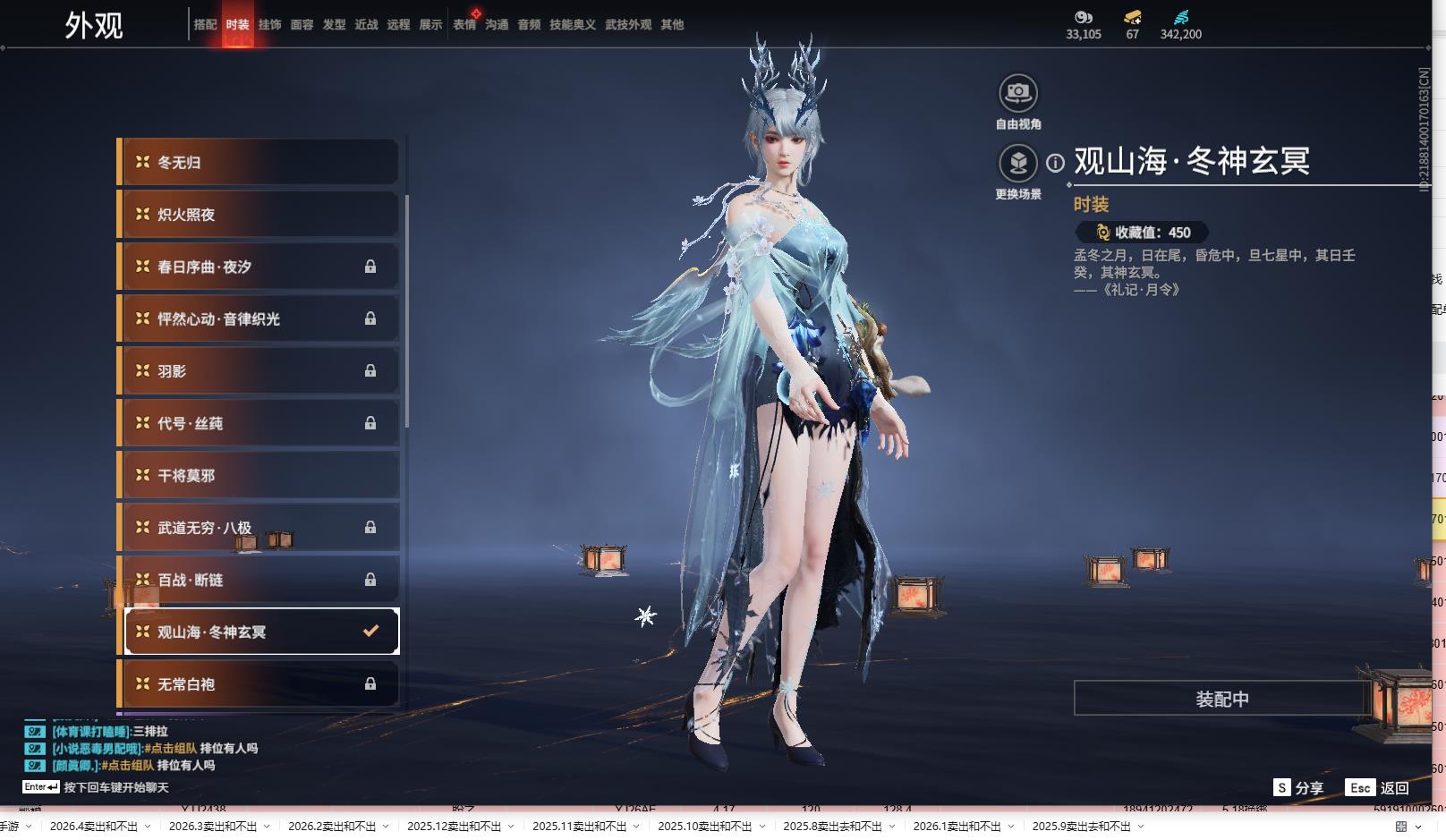Image resolution: width=1446 pixels, height=840 pixels.
Task: Show outfit details via the info icon
Action: 1056,163
